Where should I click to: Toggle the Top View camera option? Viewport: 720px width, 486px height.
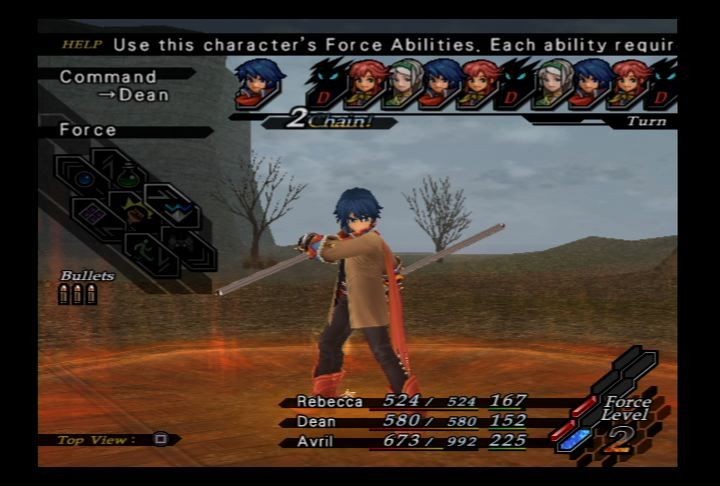point(160,439)
